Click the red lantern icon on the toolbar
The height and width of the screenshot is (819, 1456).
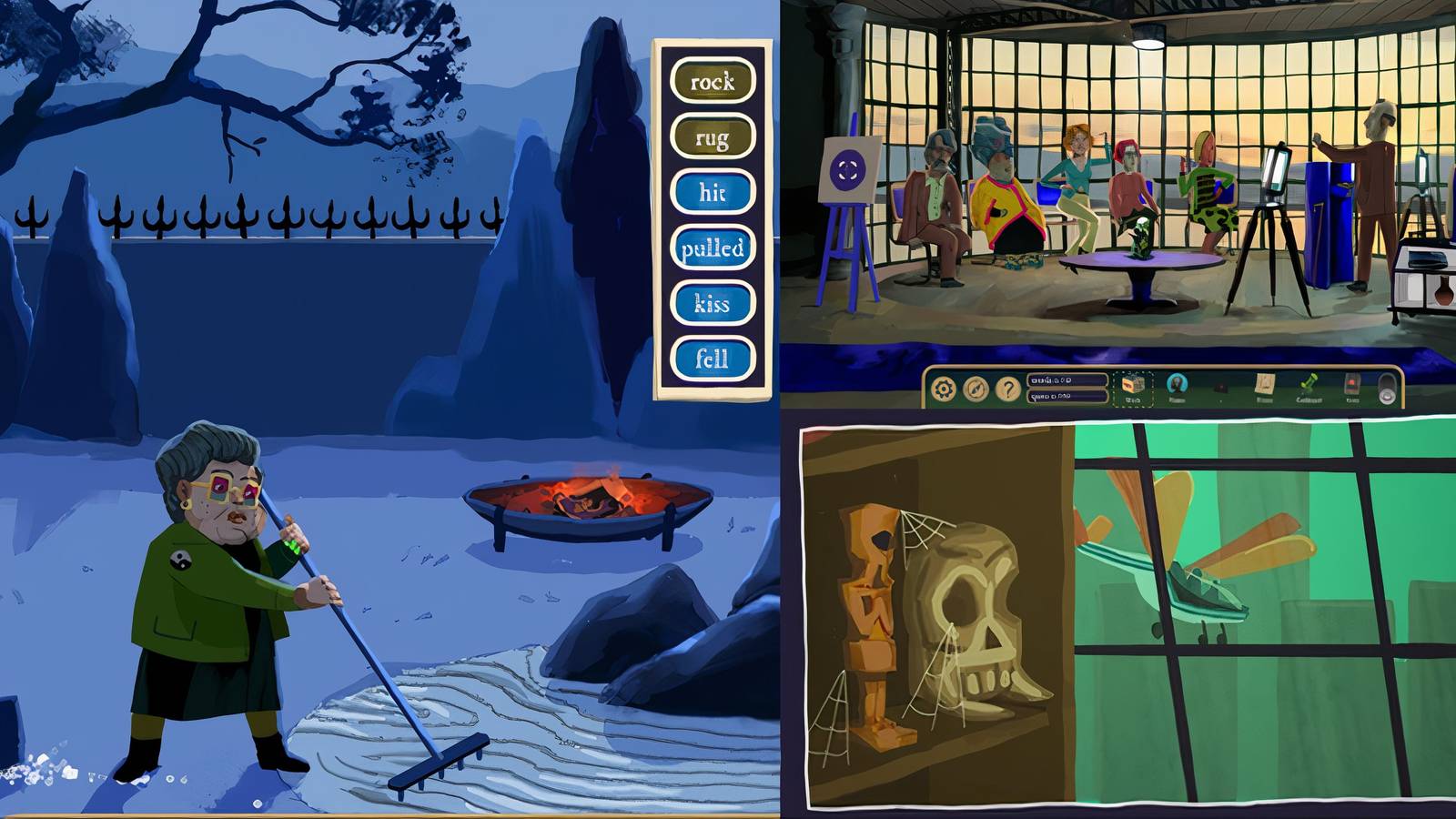tap(1352, 385)
